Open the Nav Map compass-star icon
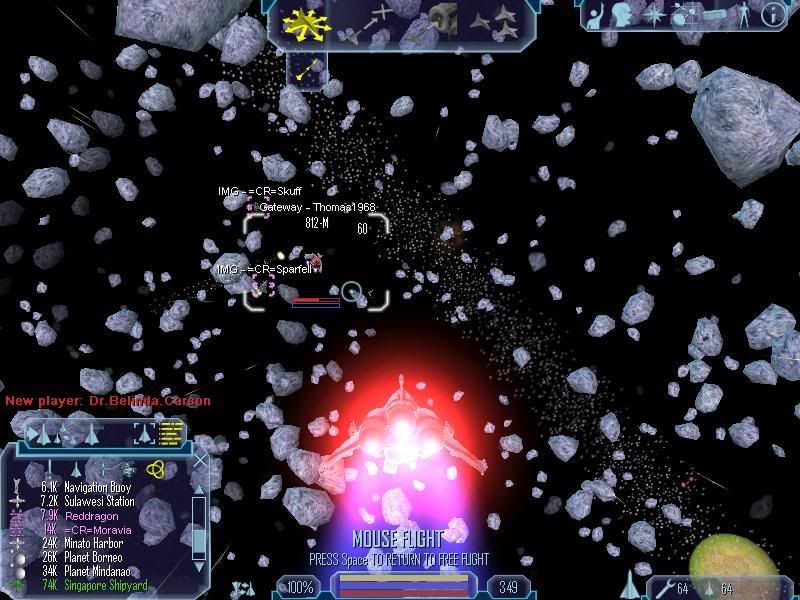This screenshot has width=800, height=600. tap(653, 14)
